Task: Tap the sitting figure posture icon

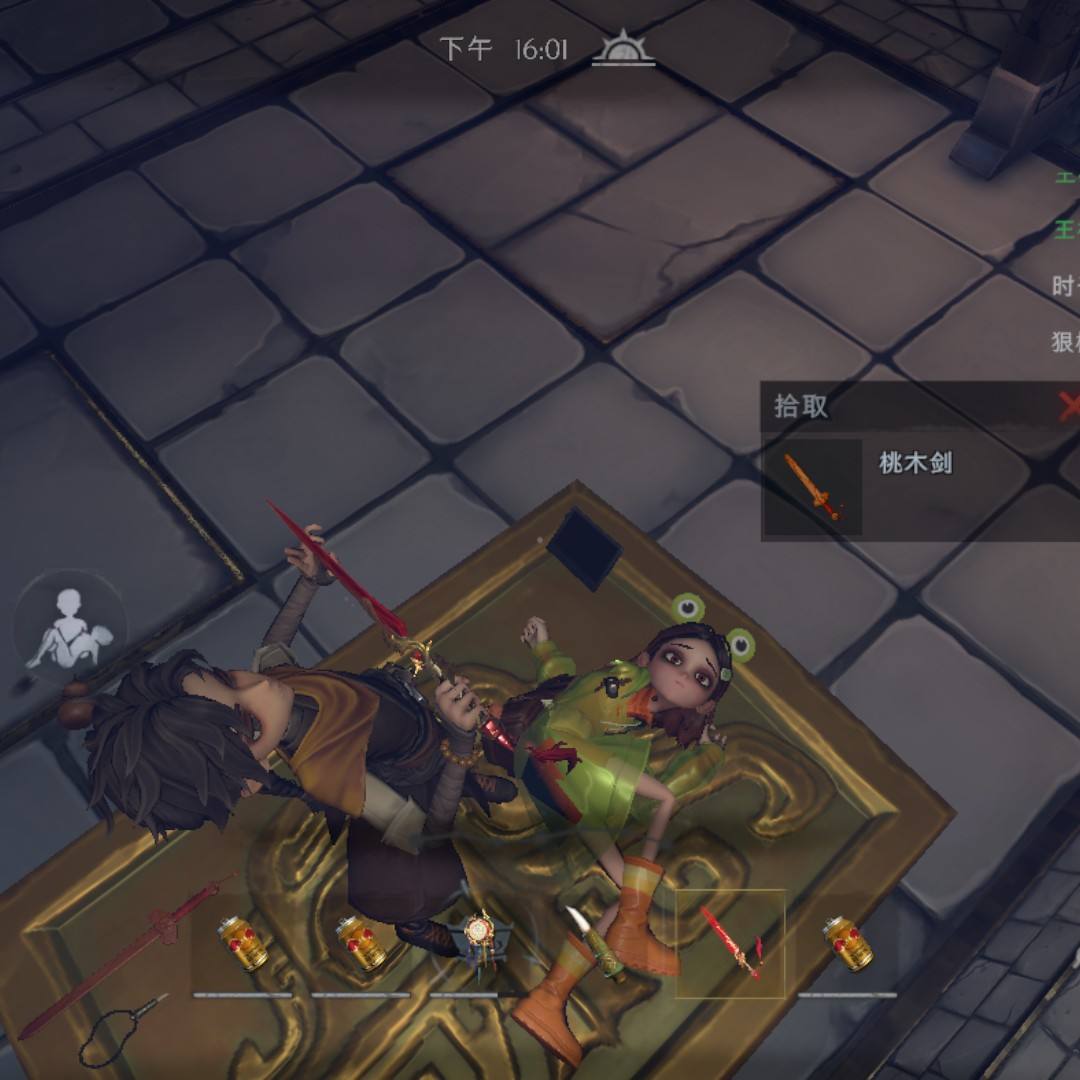Action: (69, 628)
